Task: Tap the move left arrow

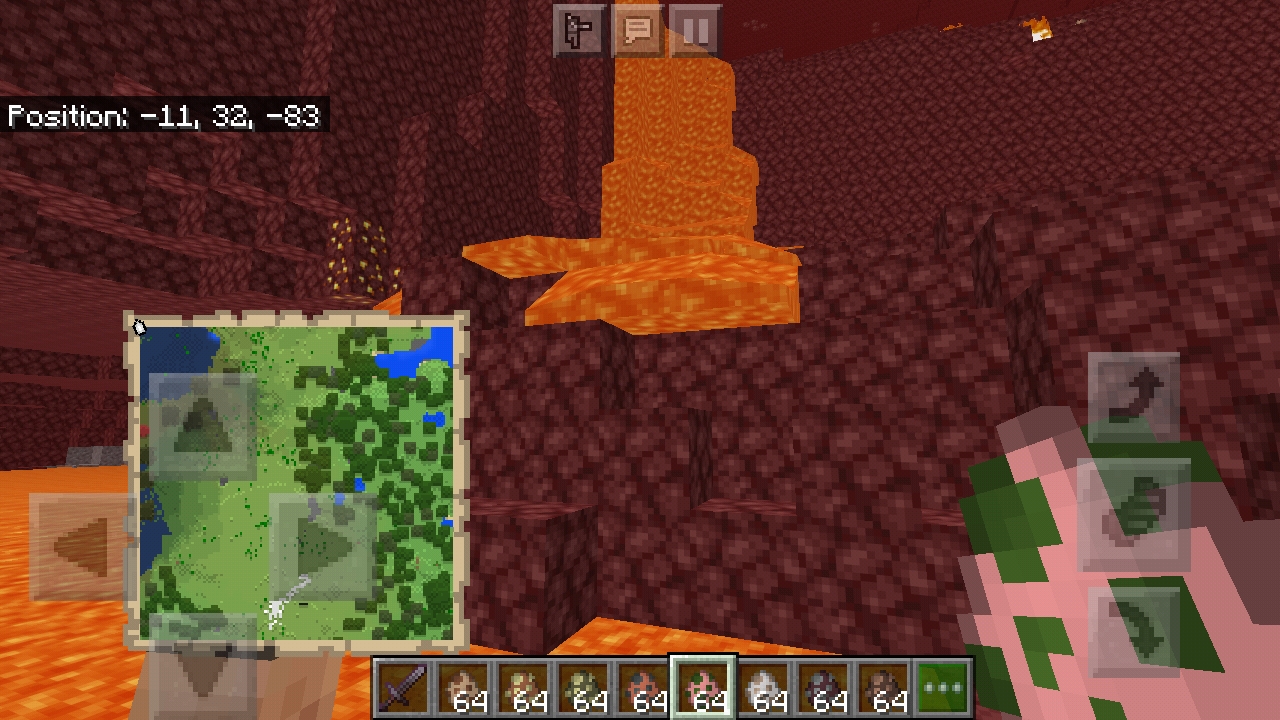Action: tap(82, 547)
